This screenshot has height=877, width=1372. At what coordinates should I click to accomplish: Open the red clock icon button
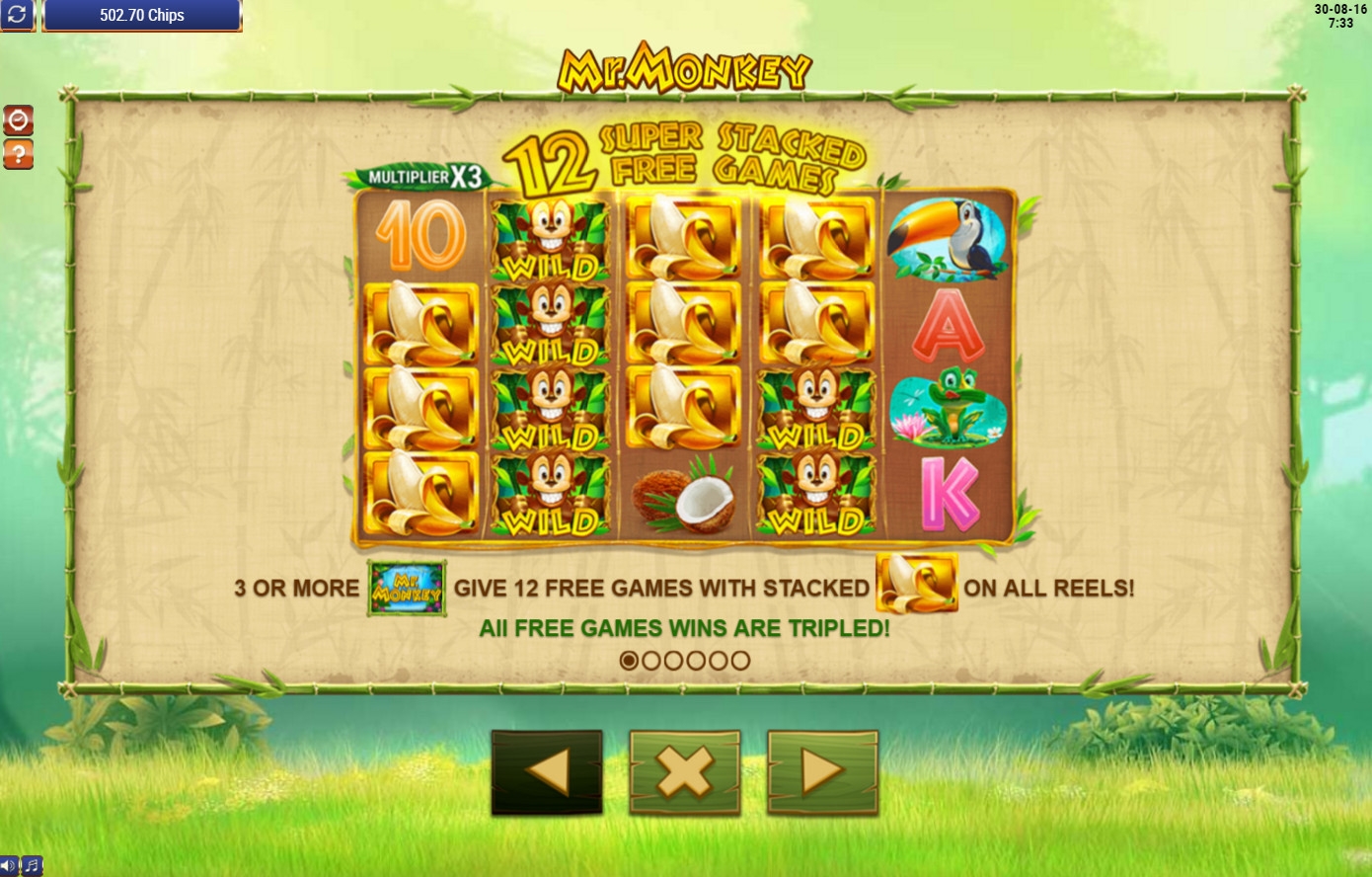[x=18, y=120]
